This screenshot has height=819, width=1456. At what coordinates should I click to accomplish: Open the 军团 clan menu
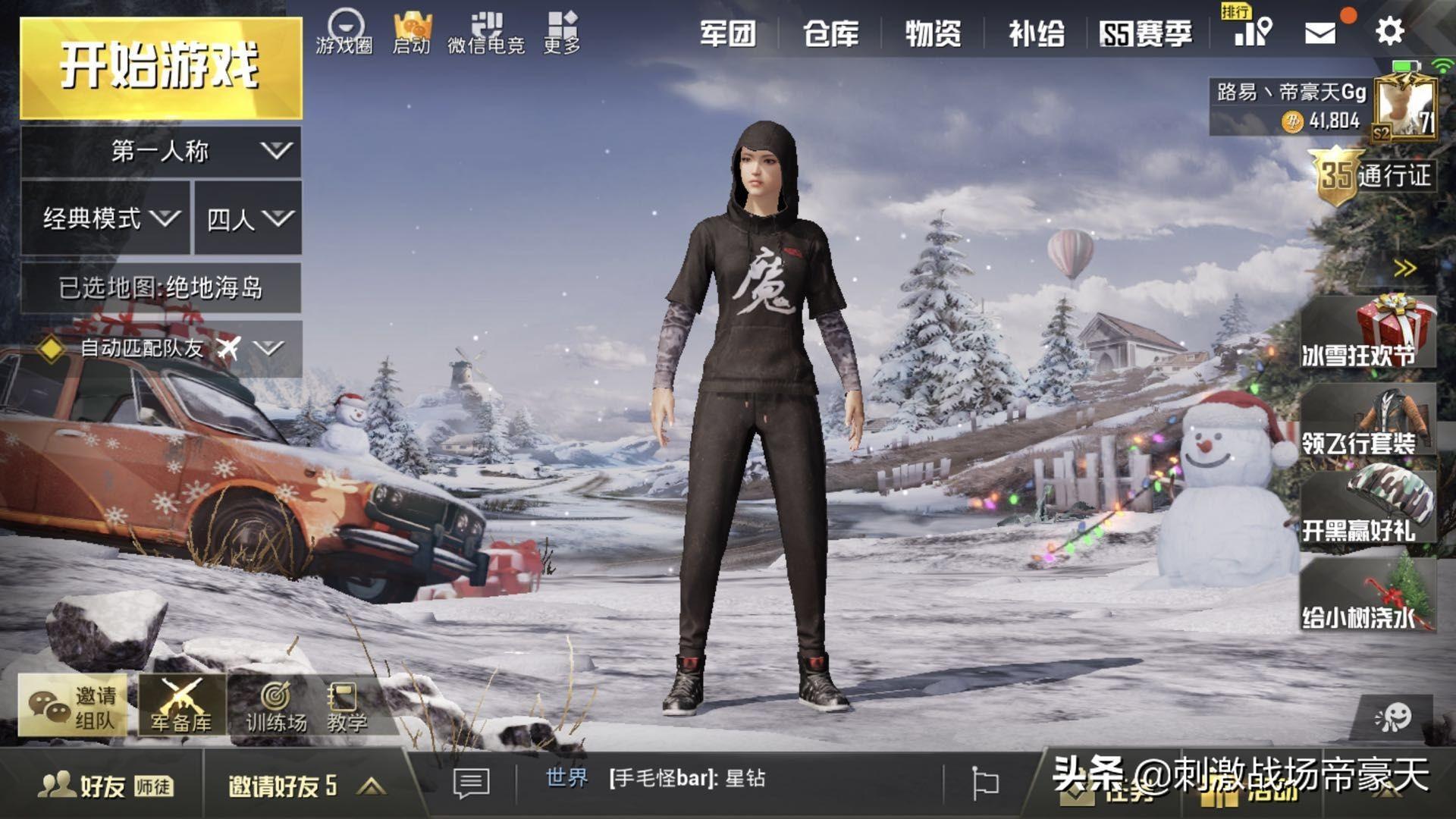point(726,34)
